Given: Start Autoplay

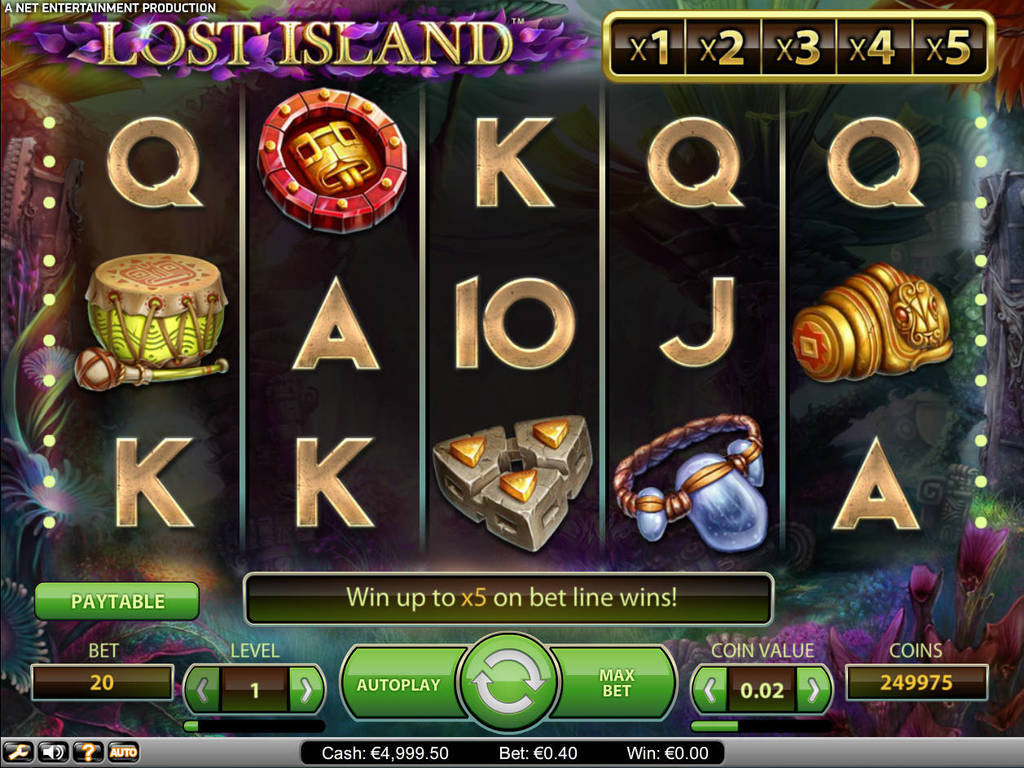Looking at the screenshot, I should pyautogui.click(x=398, y=685).
